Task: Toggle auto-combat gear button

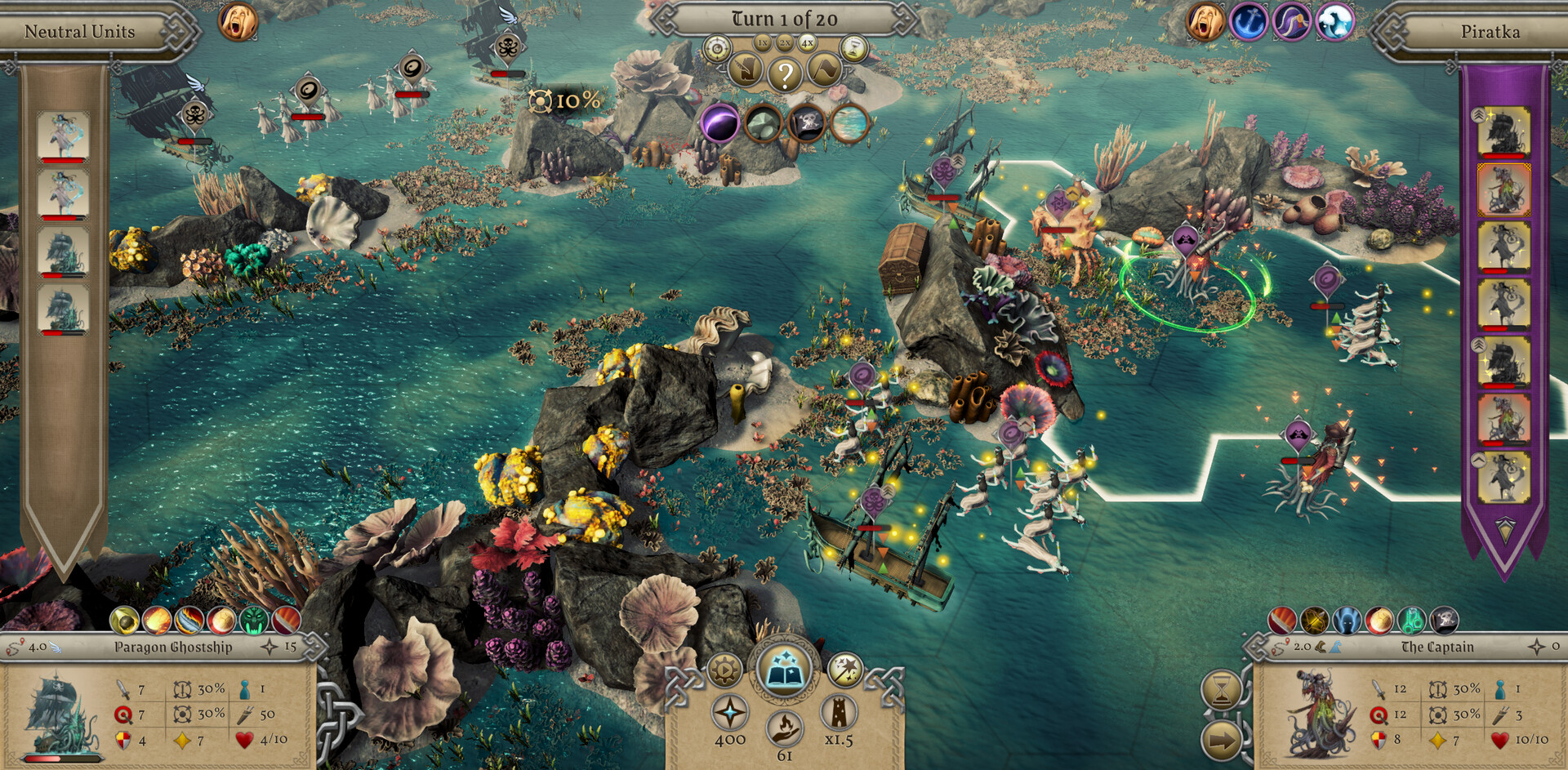Action: point(724,670)
